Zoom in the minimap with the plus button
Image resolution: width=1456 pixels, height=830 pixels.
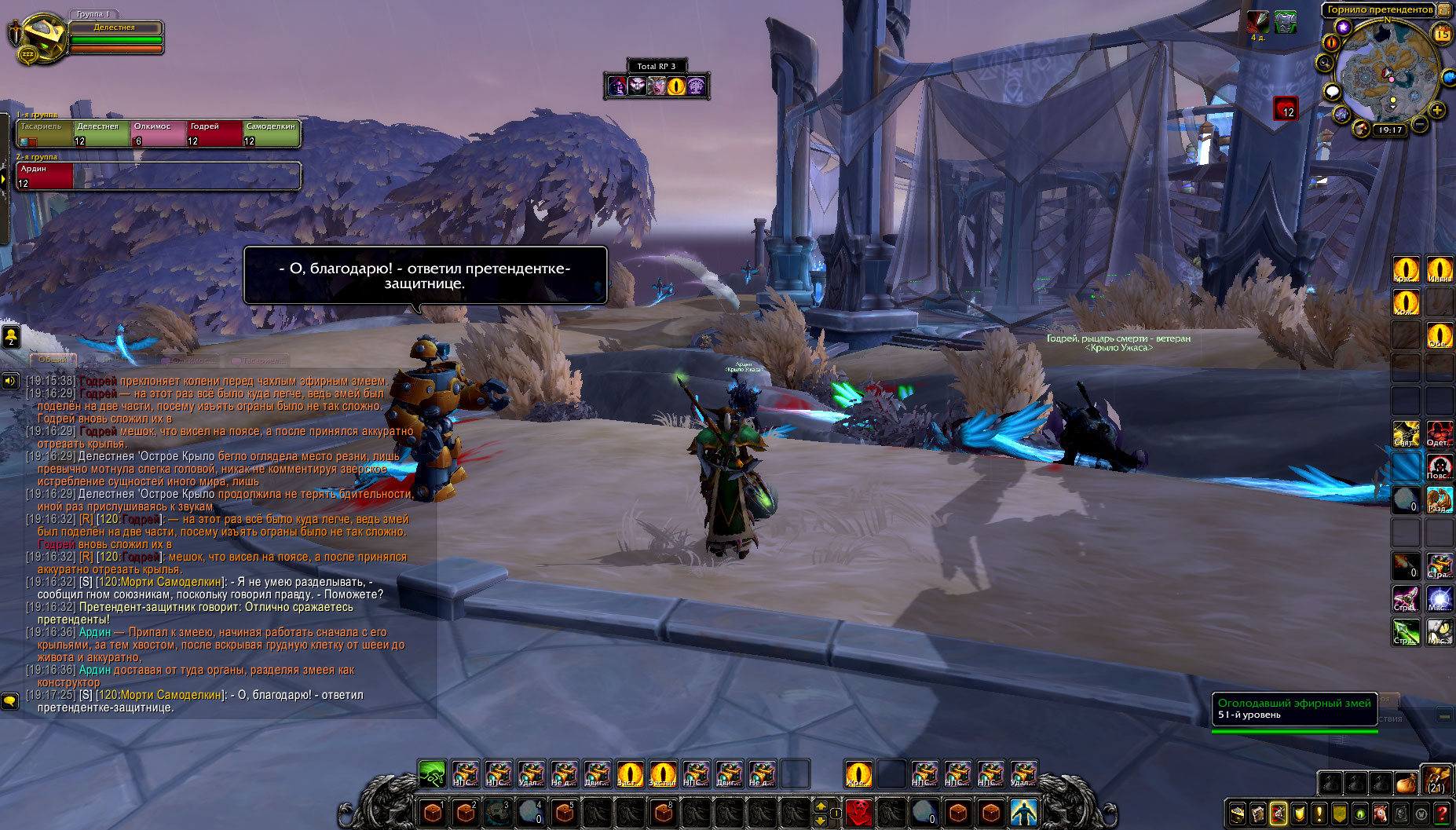click(x=1437, y=110)
